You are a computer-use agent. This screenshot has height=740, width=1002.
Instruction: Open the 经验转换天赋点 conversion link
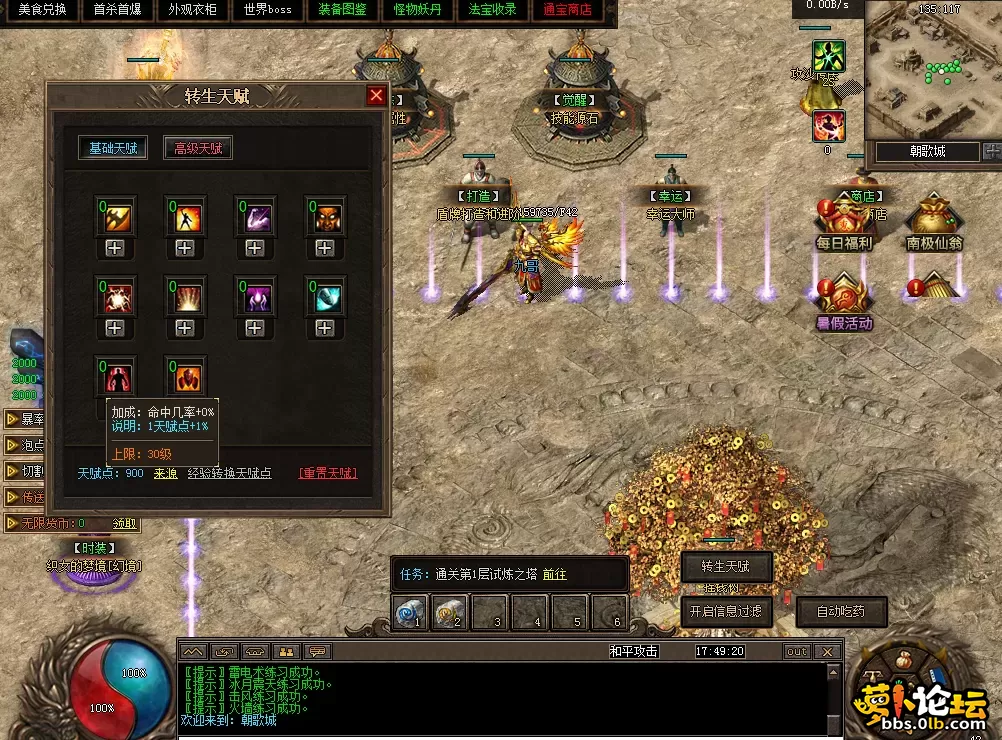point(229,473)
